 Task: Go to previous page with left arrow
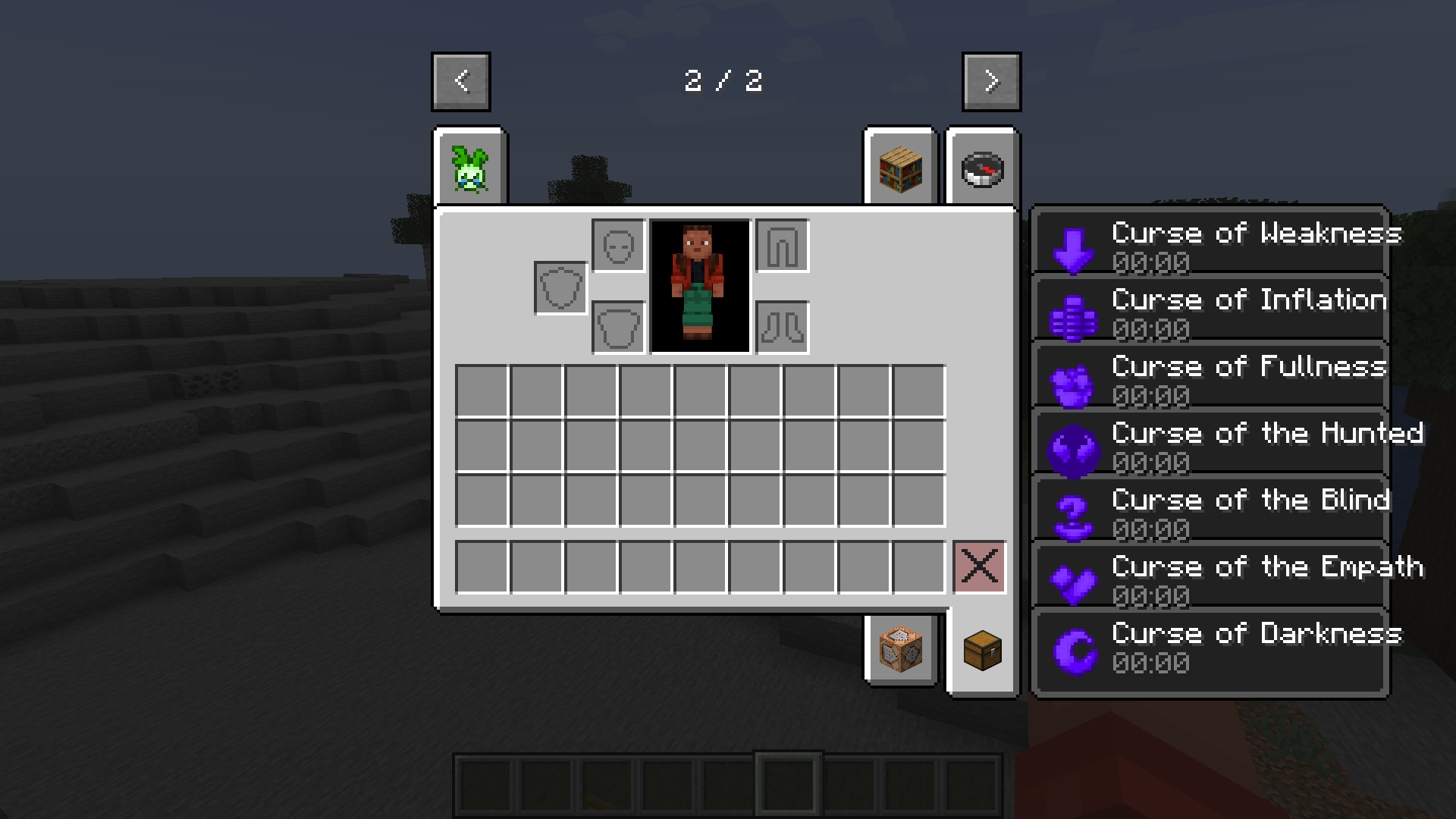coord(461,81)
